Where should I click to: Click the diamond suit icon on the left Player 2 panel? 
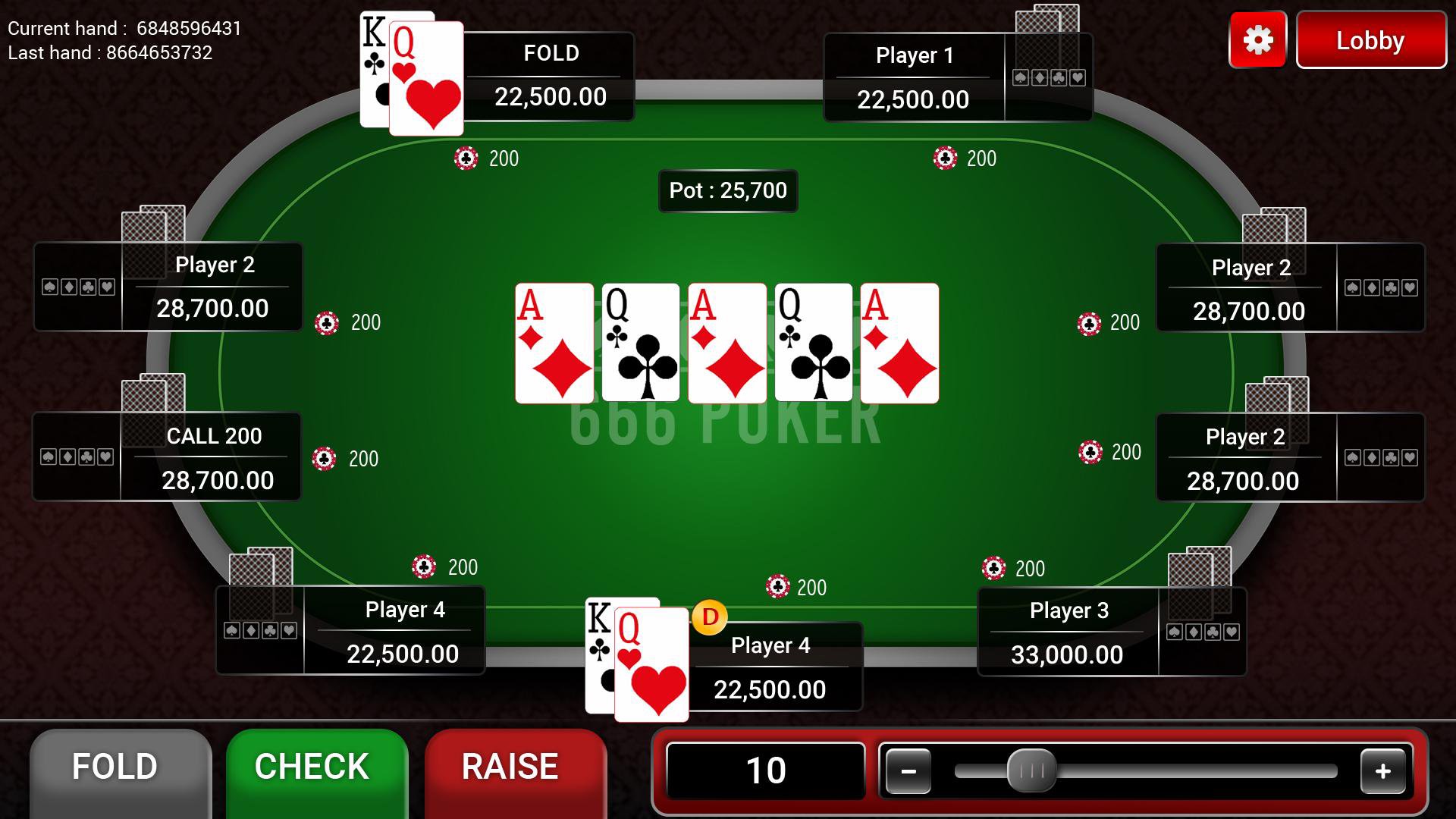pos(67,286)
